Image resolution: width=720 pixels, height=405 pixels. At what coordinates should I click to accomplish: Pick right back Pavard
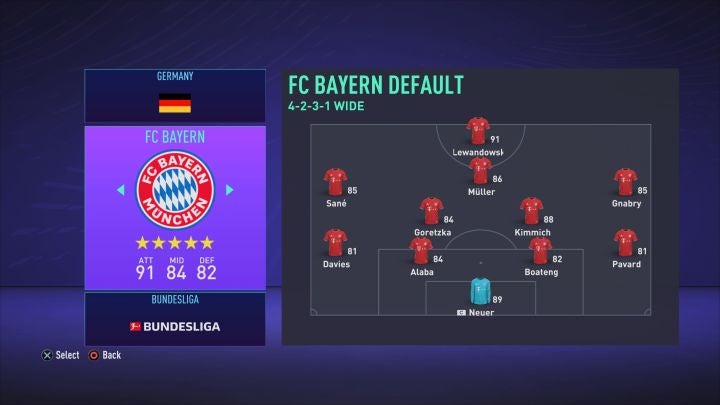626,244
